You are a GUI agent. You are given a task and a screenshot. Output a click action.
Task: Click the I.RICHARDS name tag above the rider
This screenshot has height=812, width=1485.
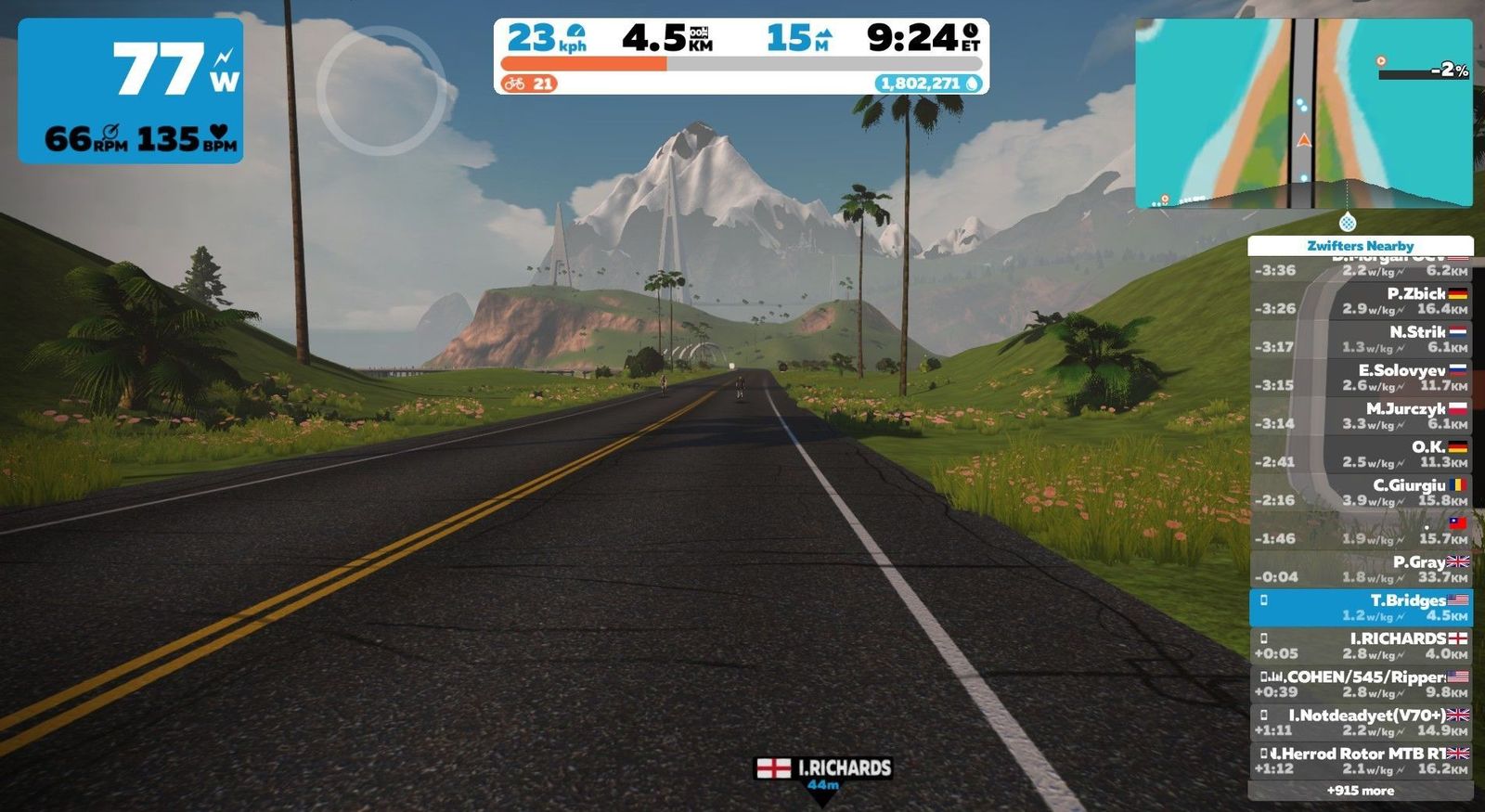coord(823,768)
